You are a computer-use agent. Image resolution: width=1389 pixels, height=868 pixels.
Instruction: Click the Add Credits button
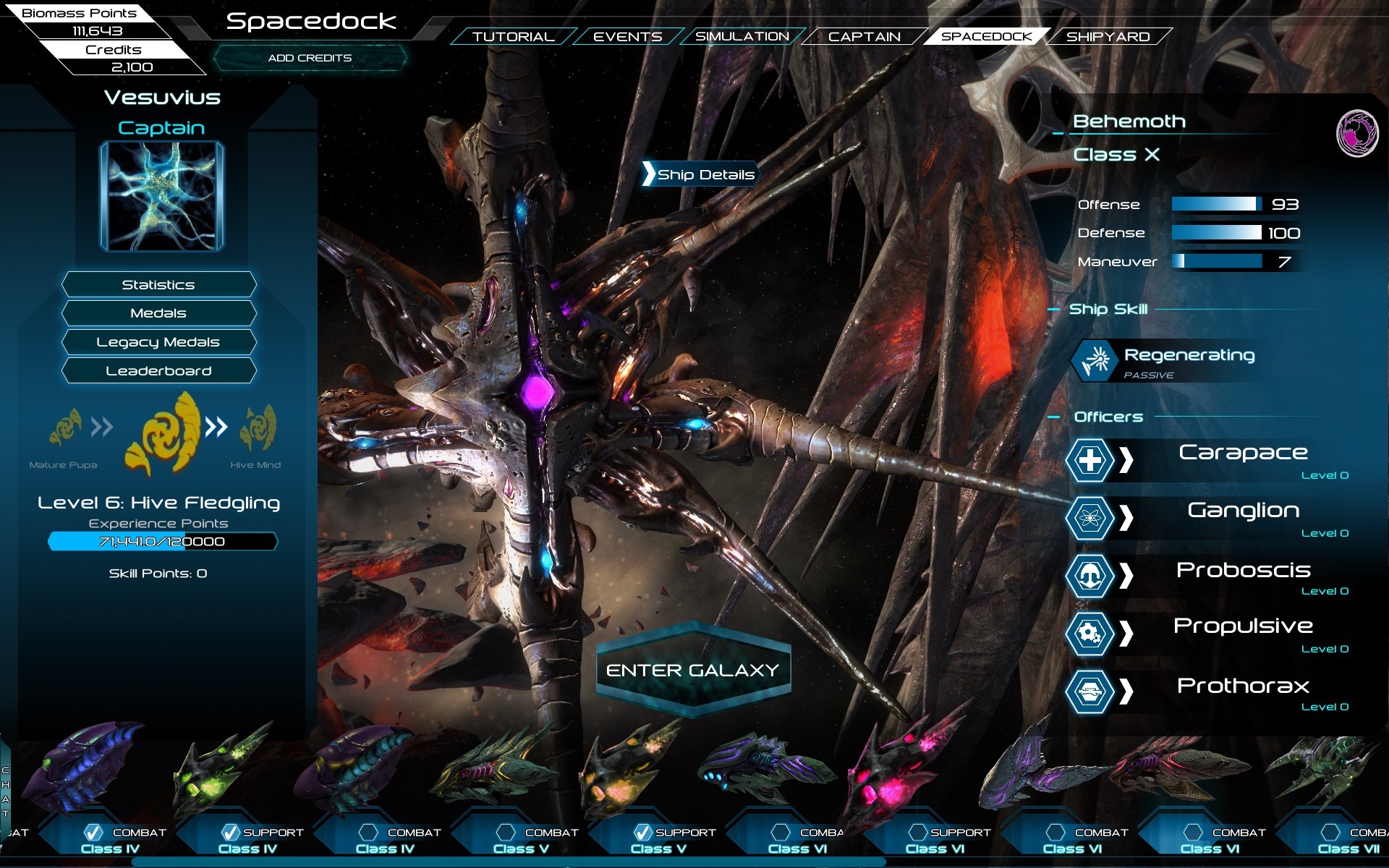click(x=310, y=58)
